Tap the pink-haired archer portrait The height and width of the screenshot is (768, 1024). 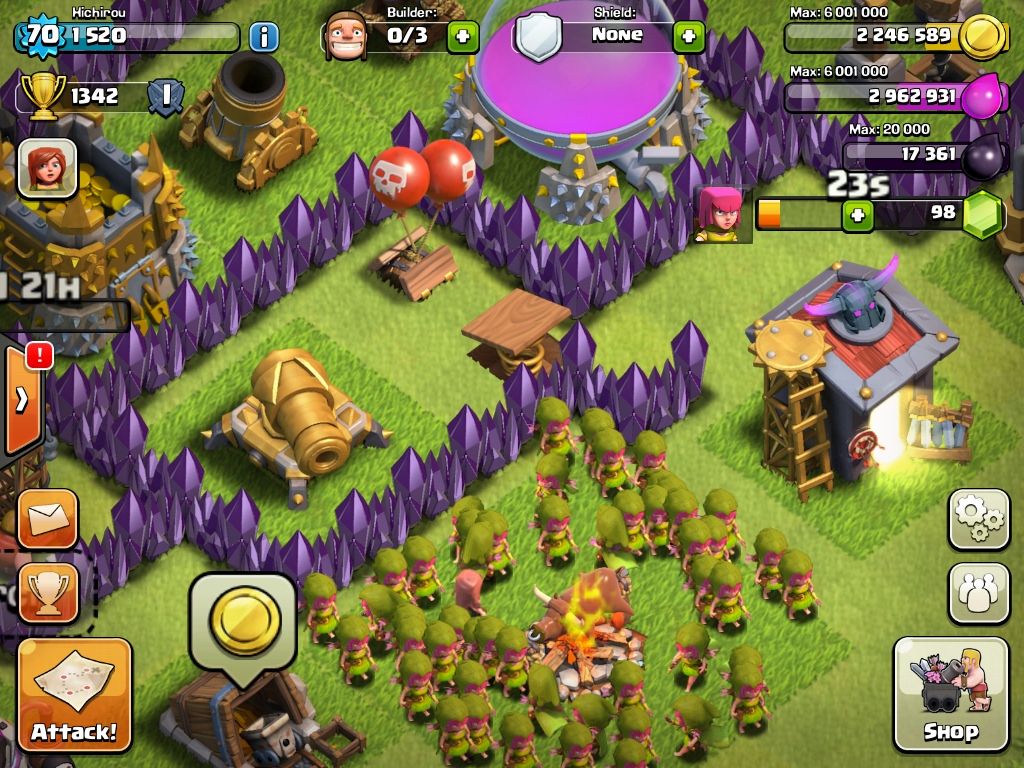(x=719, y=213)
